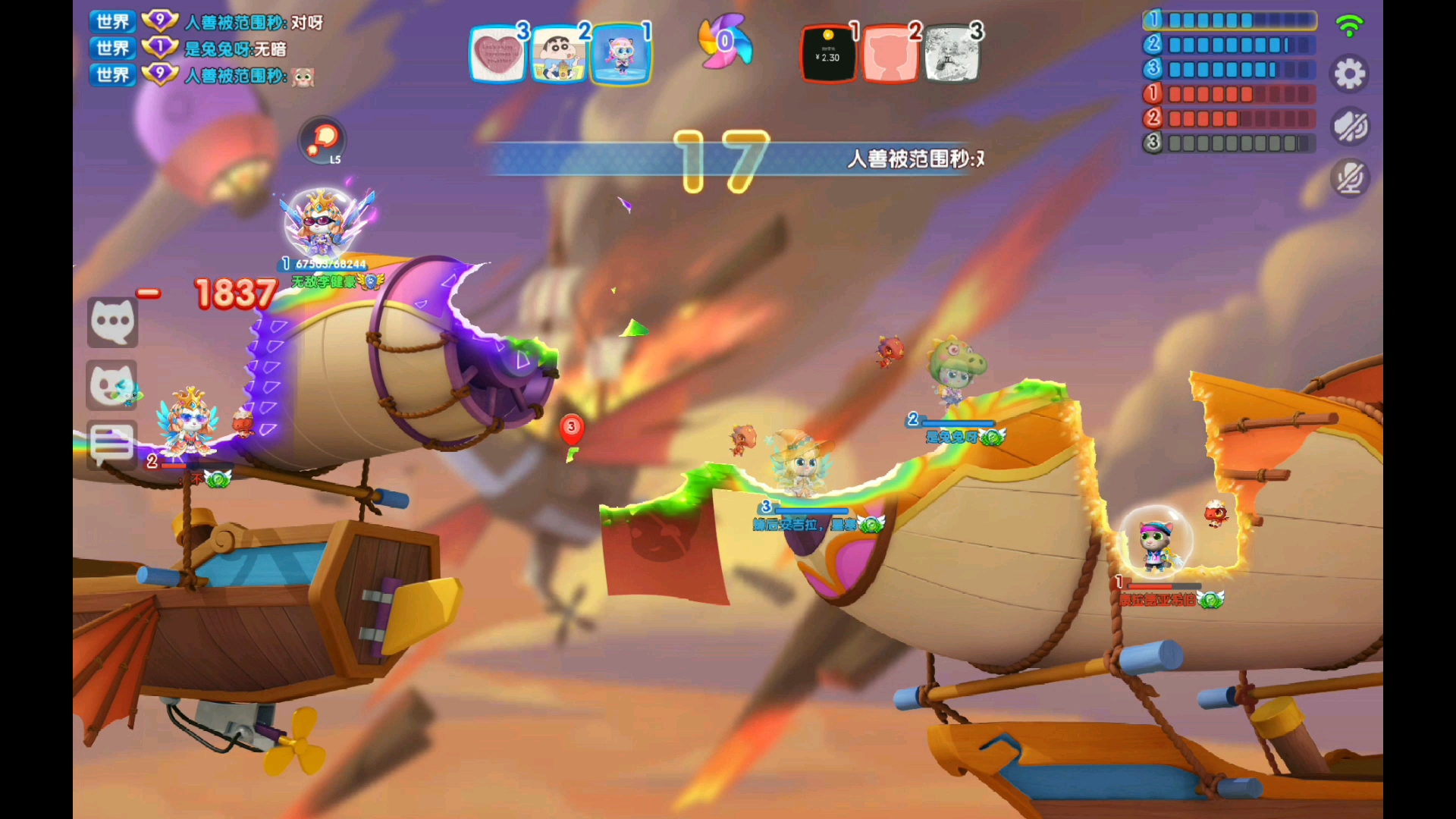The height and width of the screenshot is (819, 1456).
Task: Open the cat emoji sticker panel
Action: 112,385
